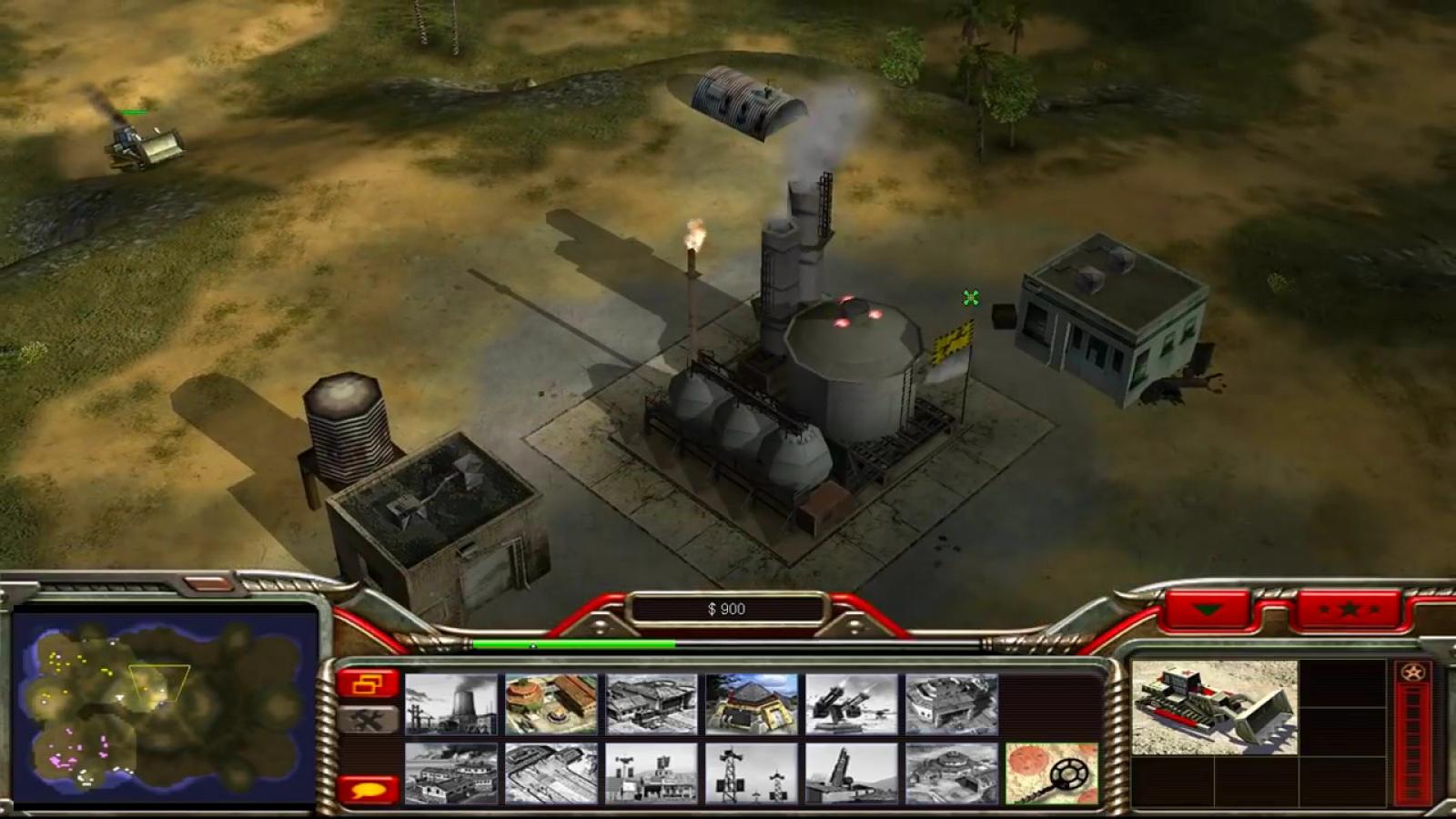Select the War Factory build icon
Viewport: 1456px width, 819px height.
(x=952, y=704)
